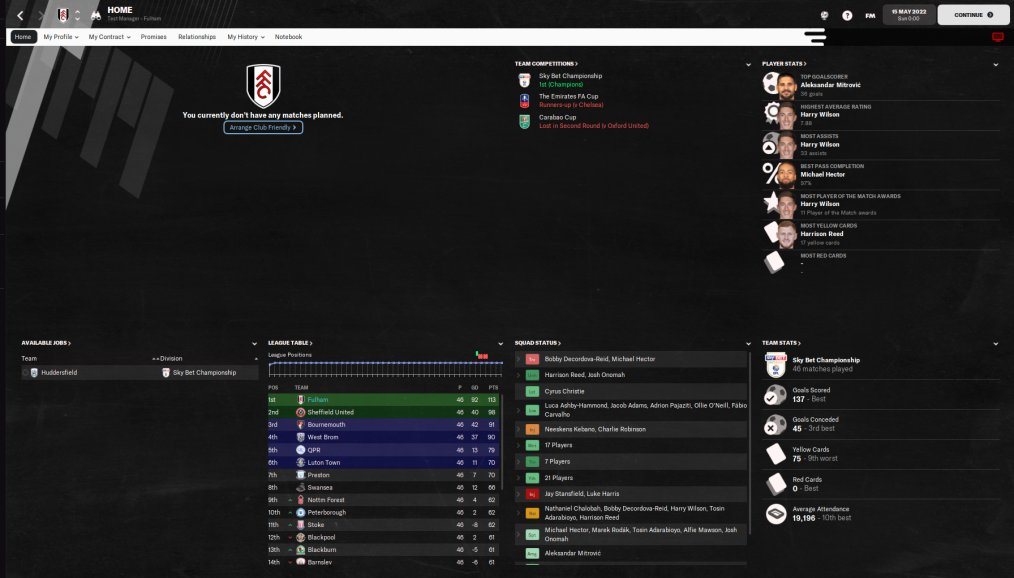The width and height of the screenshot is (1014, 578).
Task: Click the Continue button
Action: pos(973,15)
